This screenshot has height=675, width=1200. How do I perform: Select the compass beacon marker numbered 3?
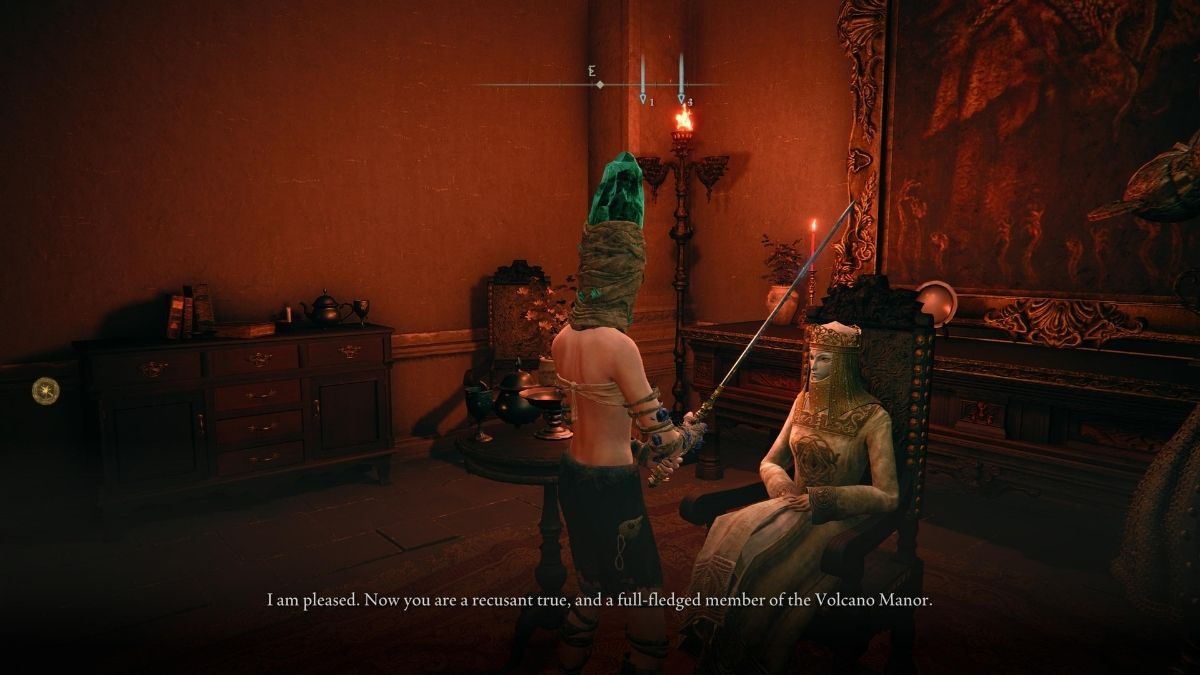coord(682,98)
